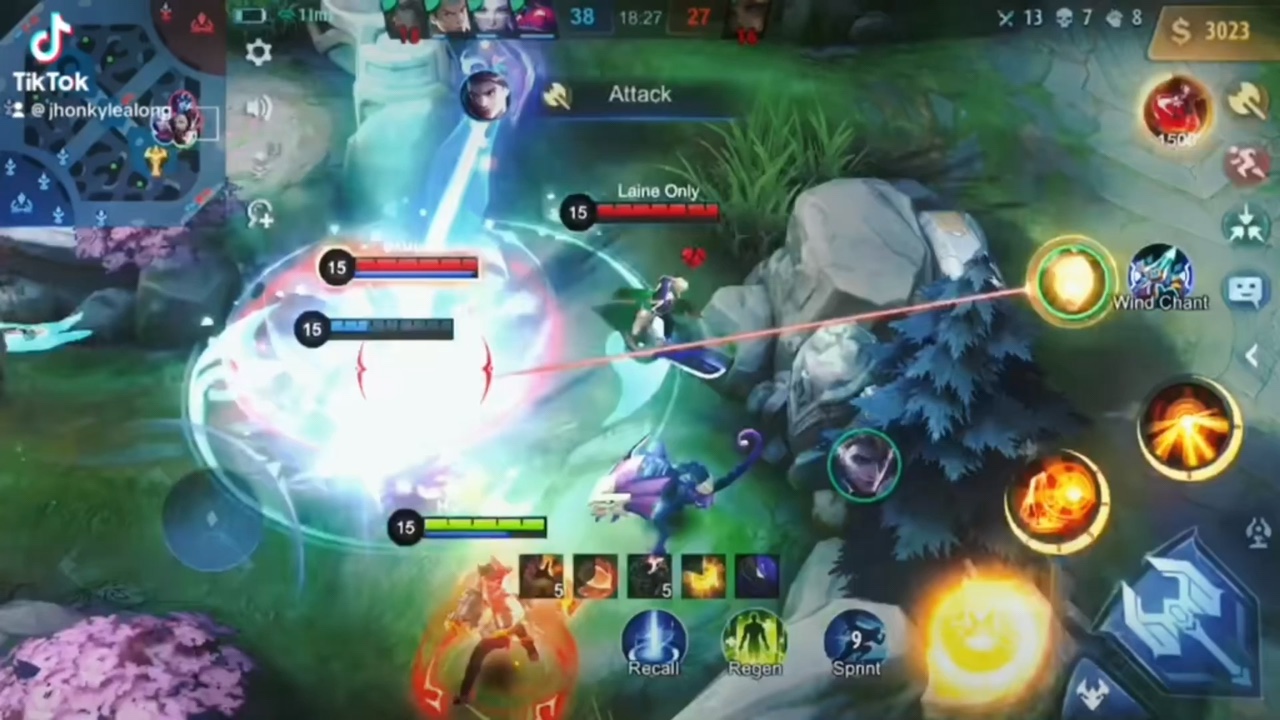
Task: Buy the recommended item above the 1500 price
Action: coord(1177,108)
